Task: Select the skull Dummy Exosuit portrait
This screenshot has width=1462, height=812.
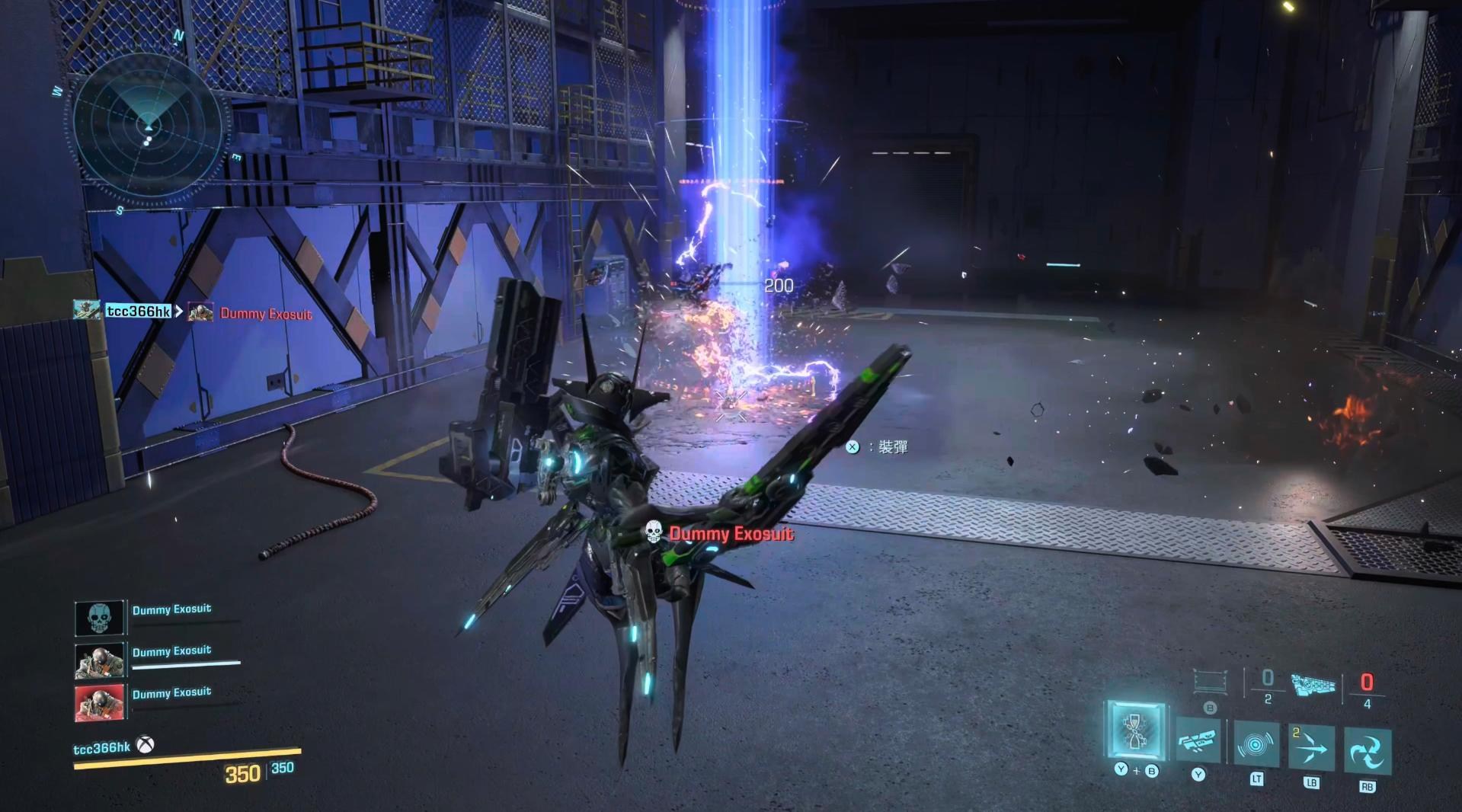Action: point(99,617)
